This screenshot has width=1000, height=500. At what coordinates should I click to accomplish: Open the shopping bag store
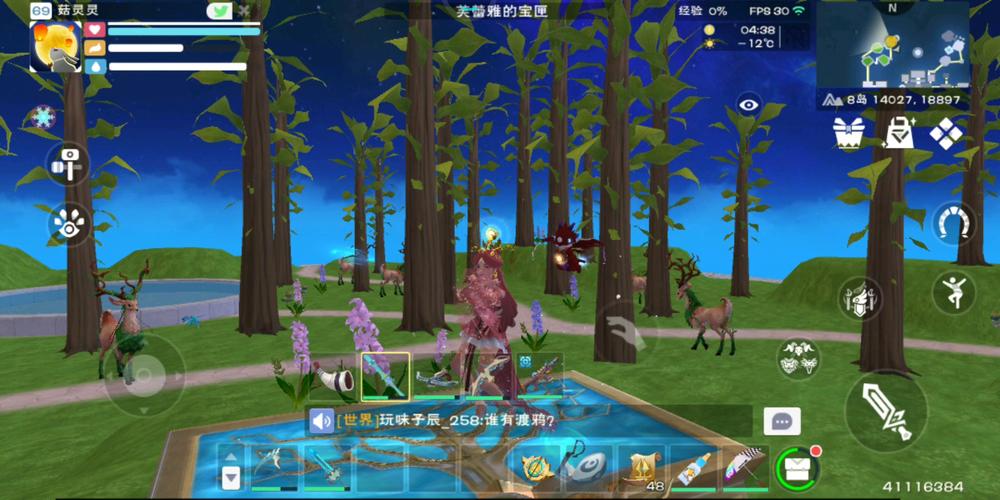(898, 133)
